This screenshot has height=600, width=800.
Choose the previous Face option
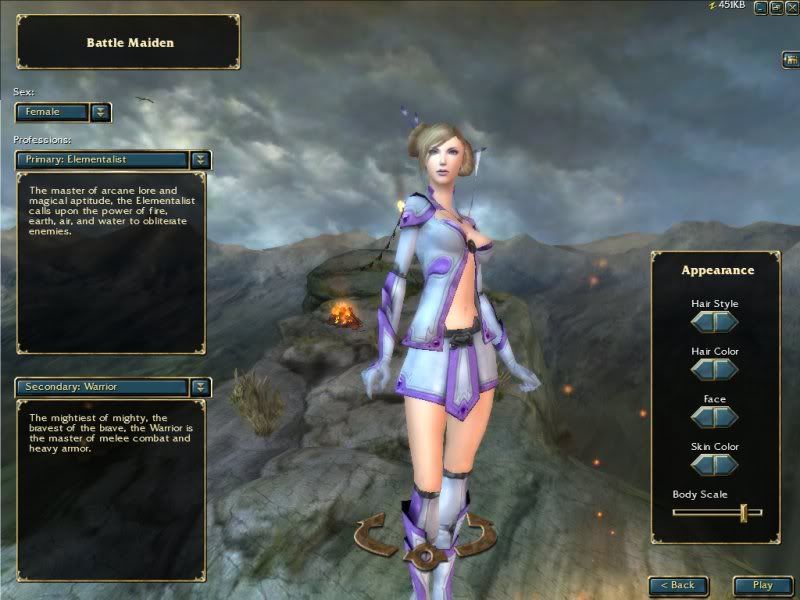tap(703, 417)
